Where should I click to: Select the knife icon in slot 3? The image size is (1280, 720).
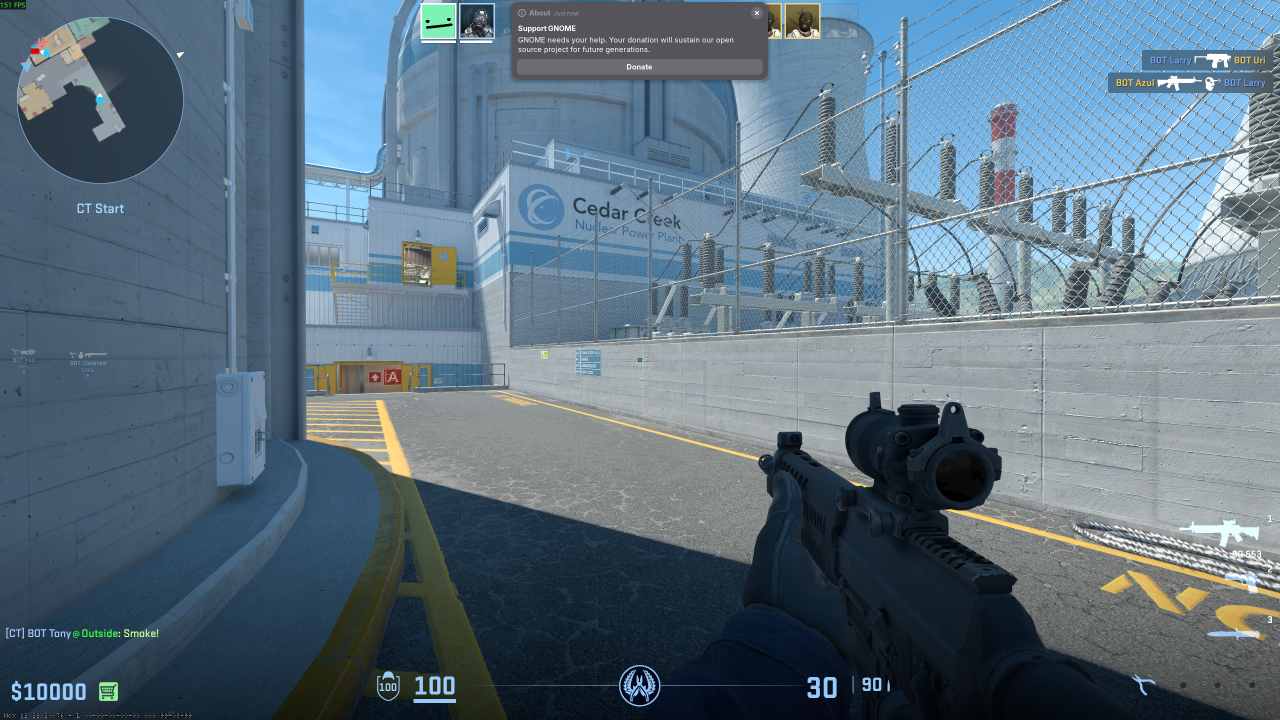(x=1236, y=634)
